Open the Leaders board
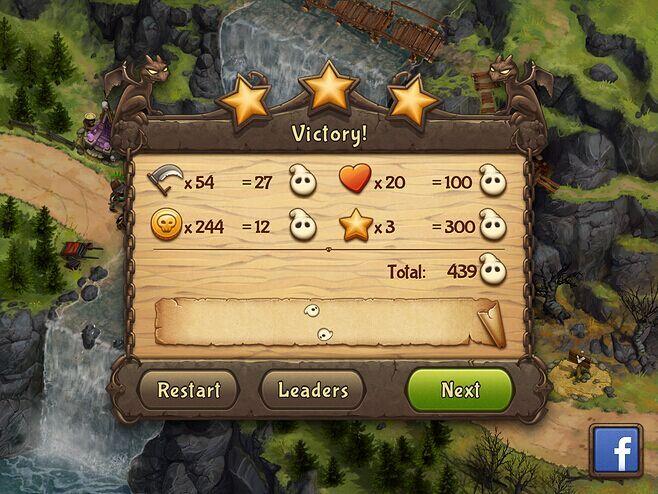The image size is (658, 494). point(312,389)
